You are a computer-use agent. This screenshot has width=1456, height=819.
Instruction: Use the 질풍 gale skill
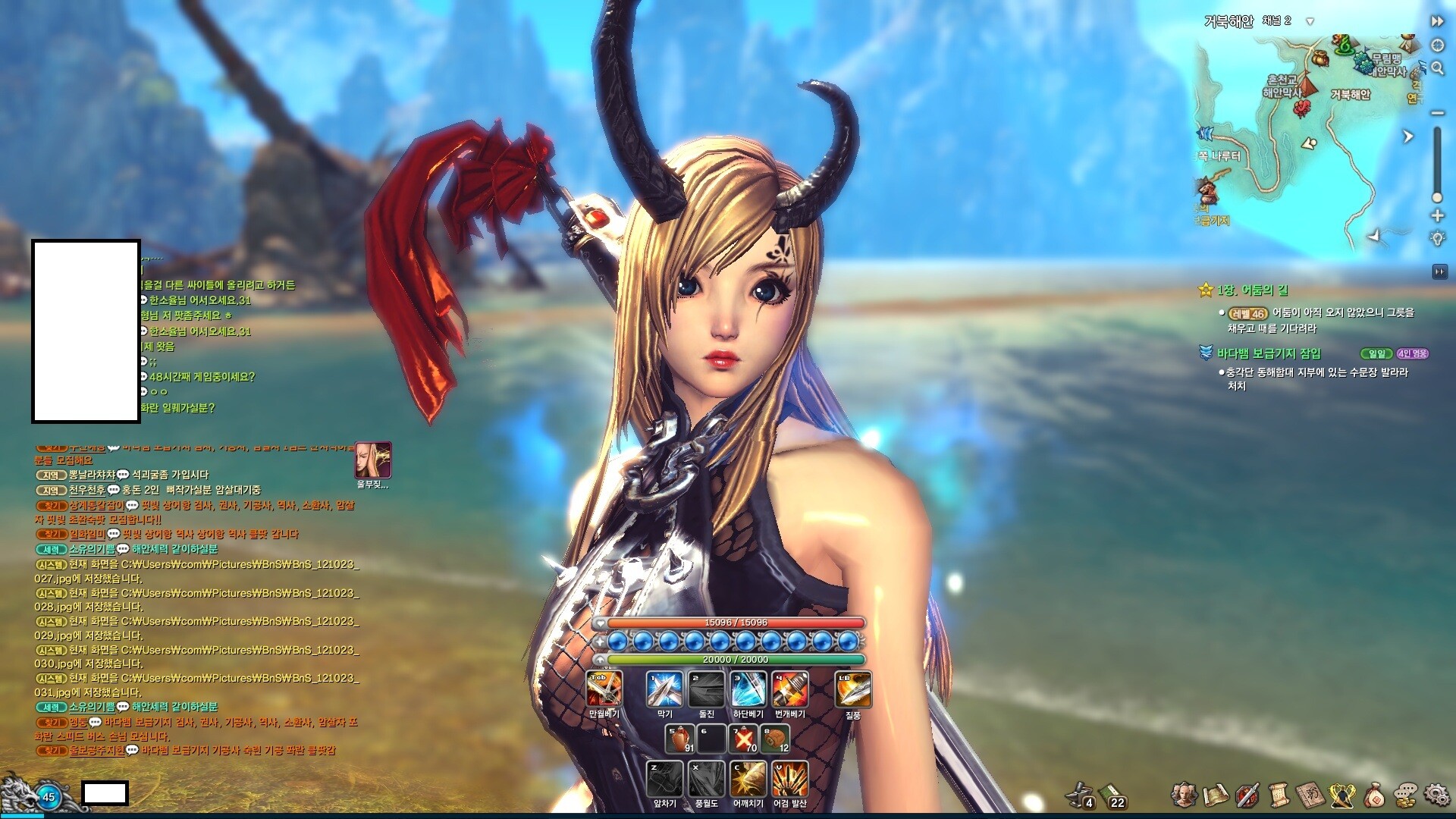point(853,689)
